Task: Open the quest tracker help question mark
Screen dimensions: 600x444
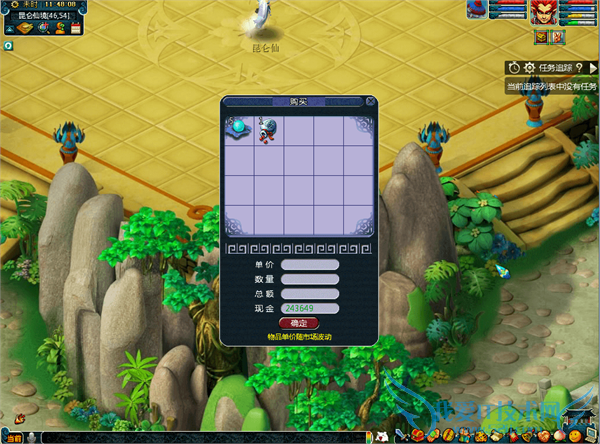Action: (579, 67)
